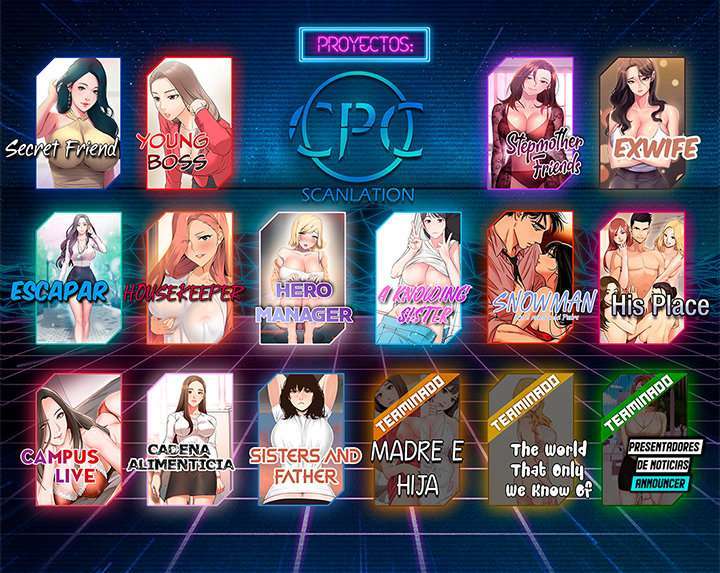Viewport: 720px width, 573px height.
Task: Select the His Place thumbnail
Action: [642, 278]
